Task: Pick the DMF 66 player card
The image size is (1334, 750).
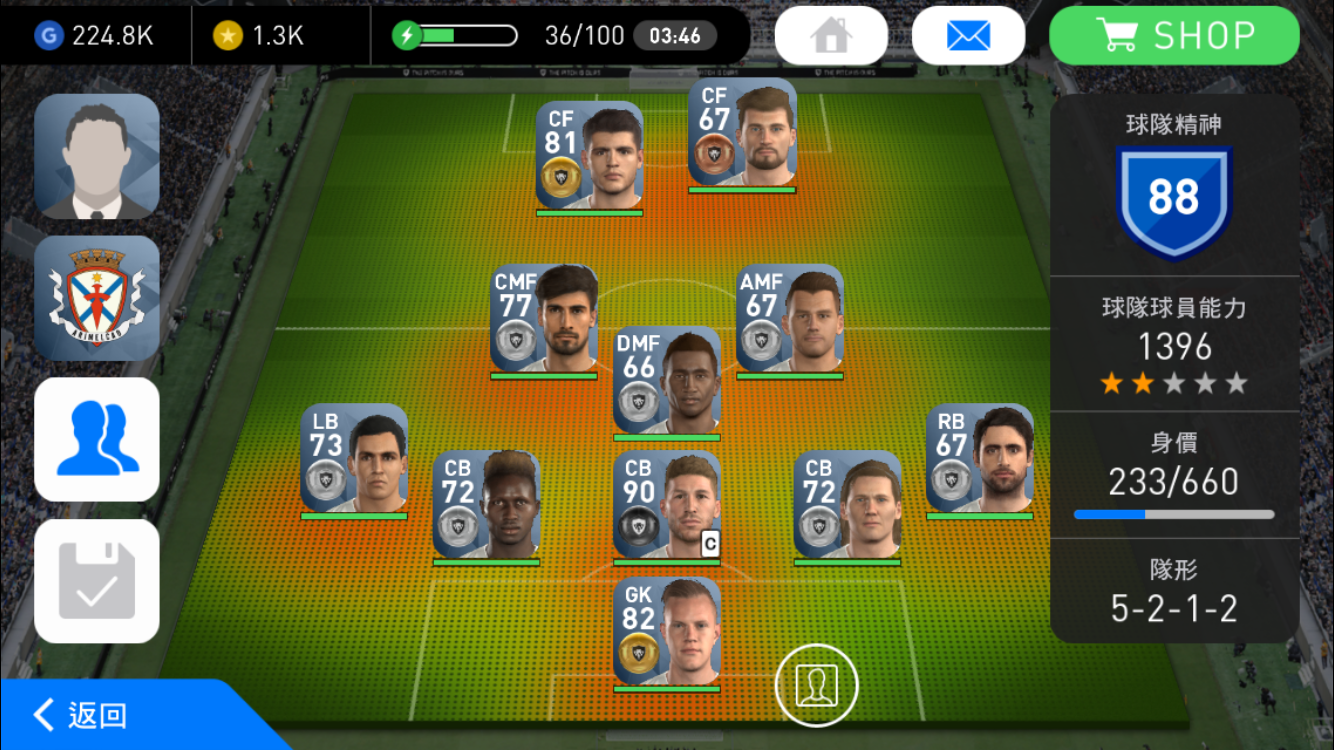Action: pos(666,381)
